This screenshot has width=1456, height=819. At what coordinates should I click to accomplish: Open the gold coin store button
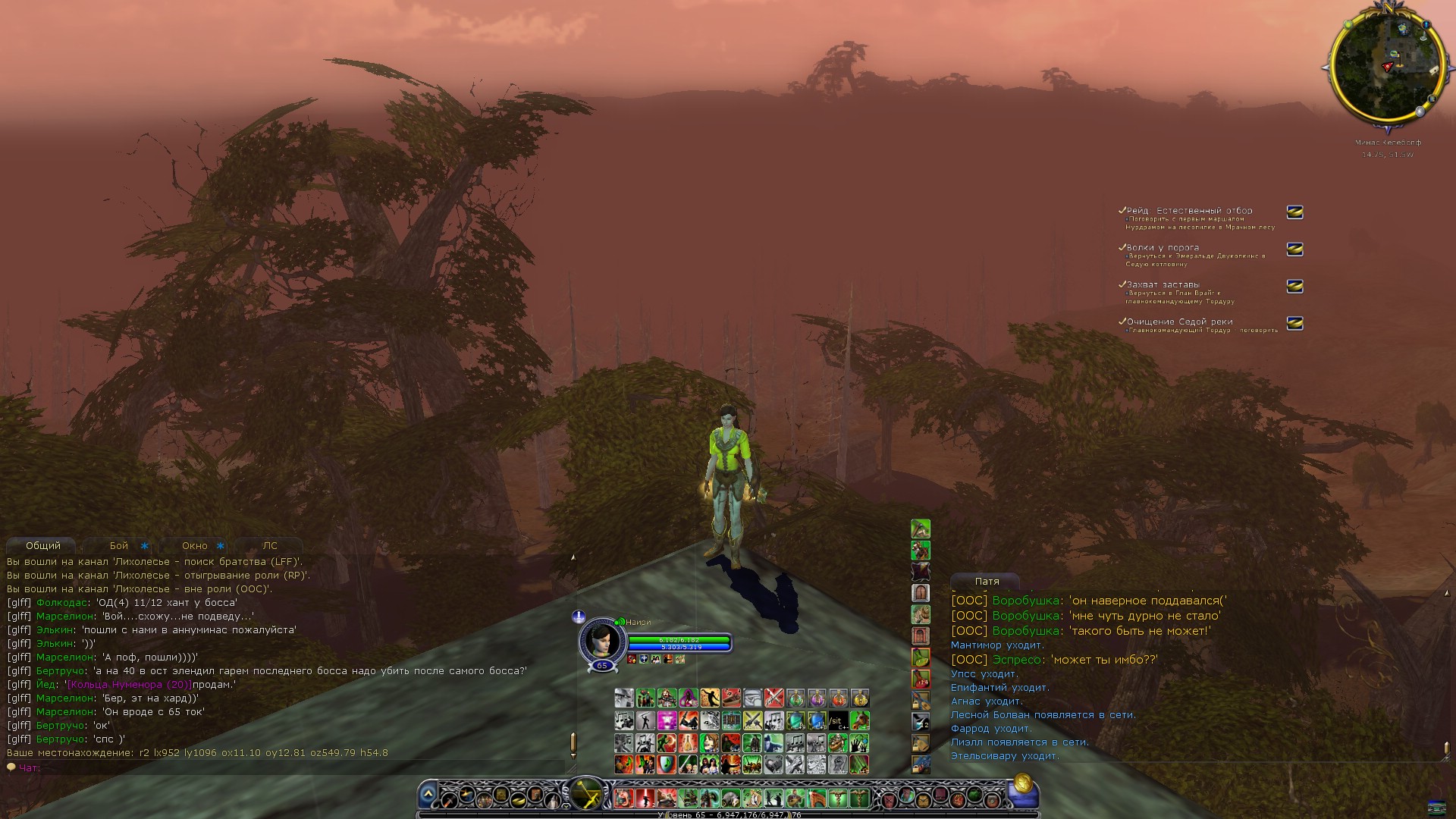click(1022, 783)
